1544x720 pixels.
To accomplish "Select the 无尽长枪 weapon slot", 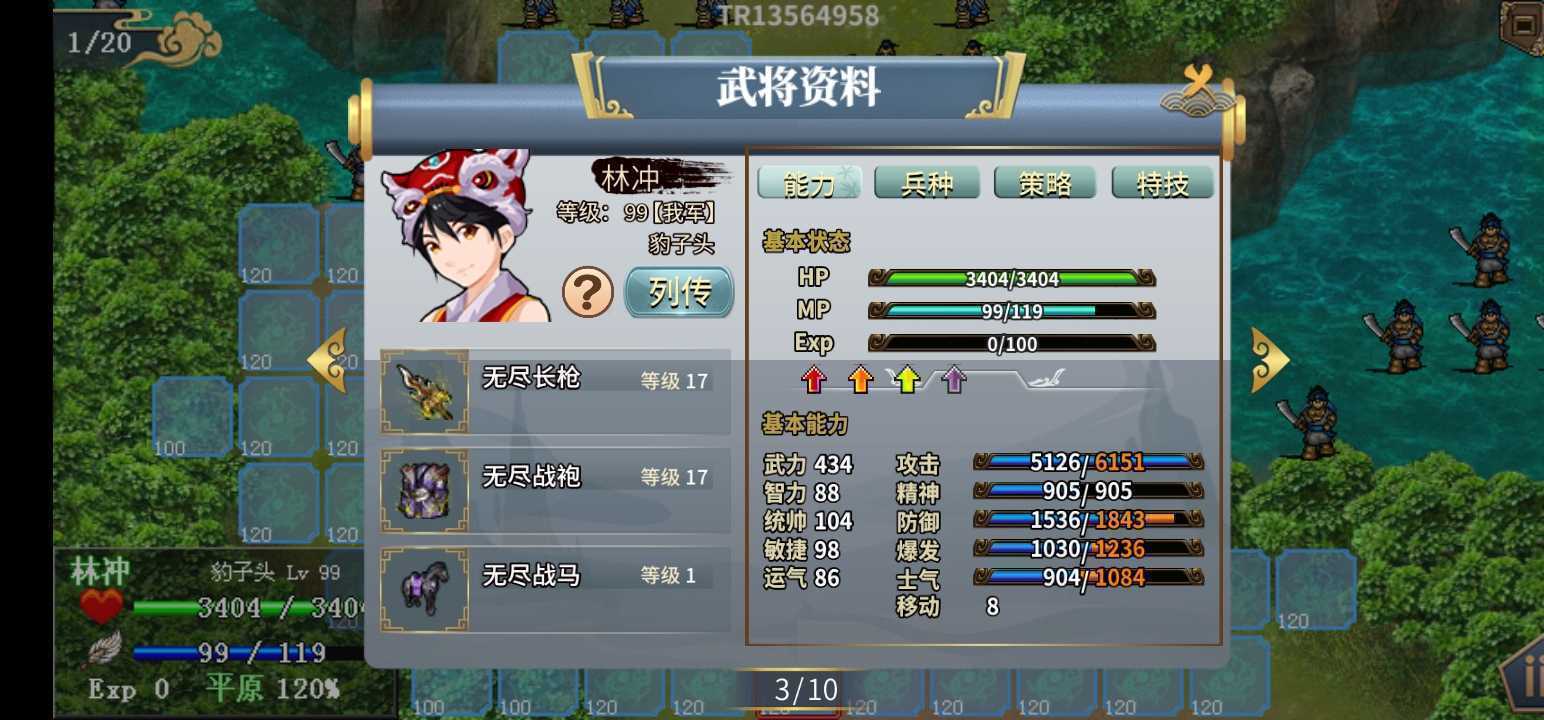I will [x=555, y=391].
